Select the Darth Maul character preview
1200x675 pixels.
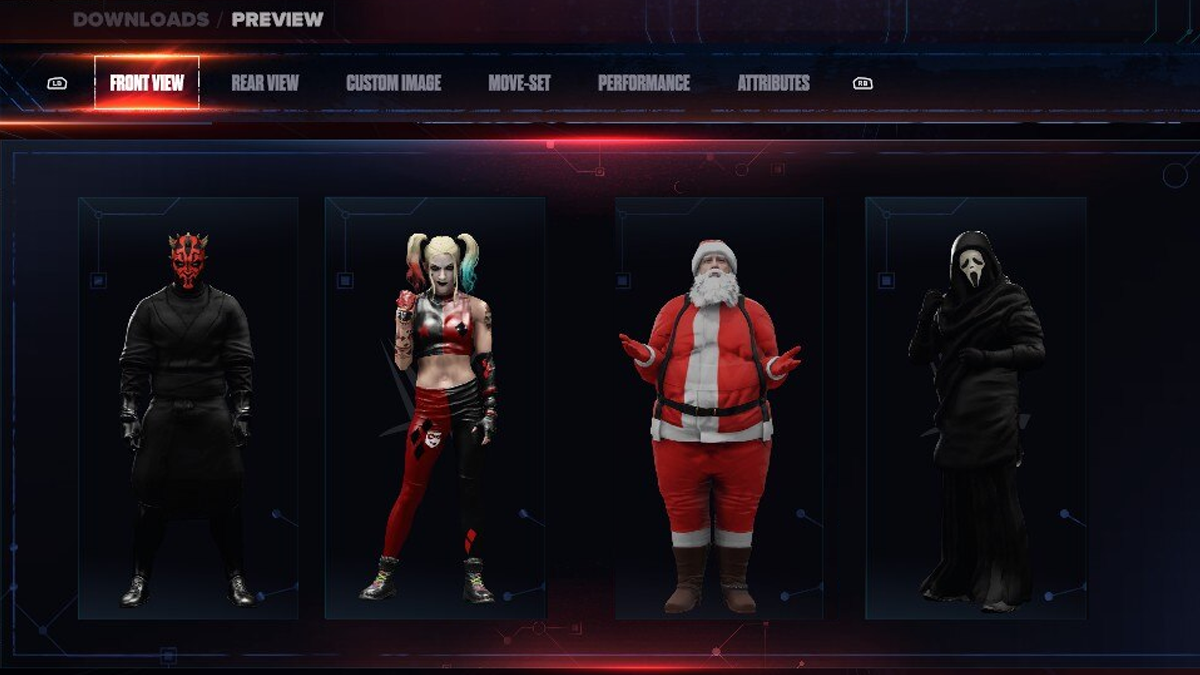188,408
